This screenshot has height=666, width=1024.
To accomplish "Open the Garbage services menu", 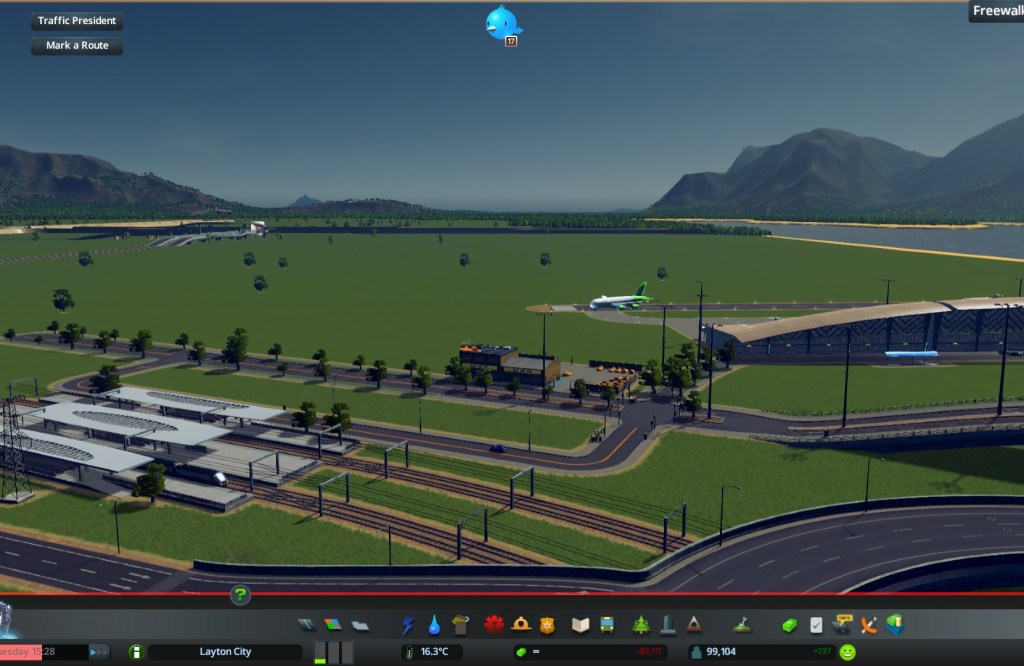I will [460, 625].
